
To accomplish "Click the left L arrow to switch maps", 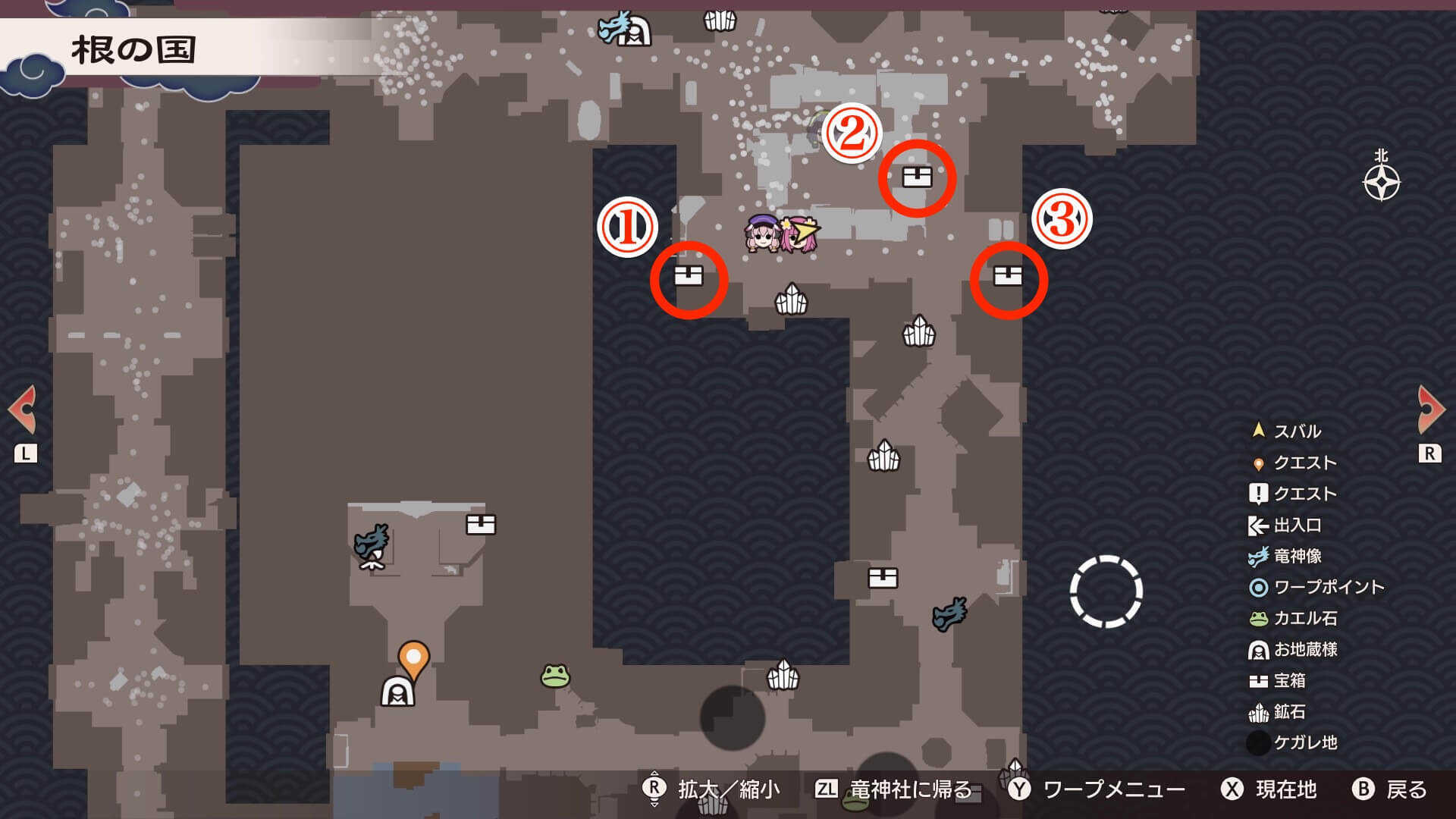I will 24,407.
